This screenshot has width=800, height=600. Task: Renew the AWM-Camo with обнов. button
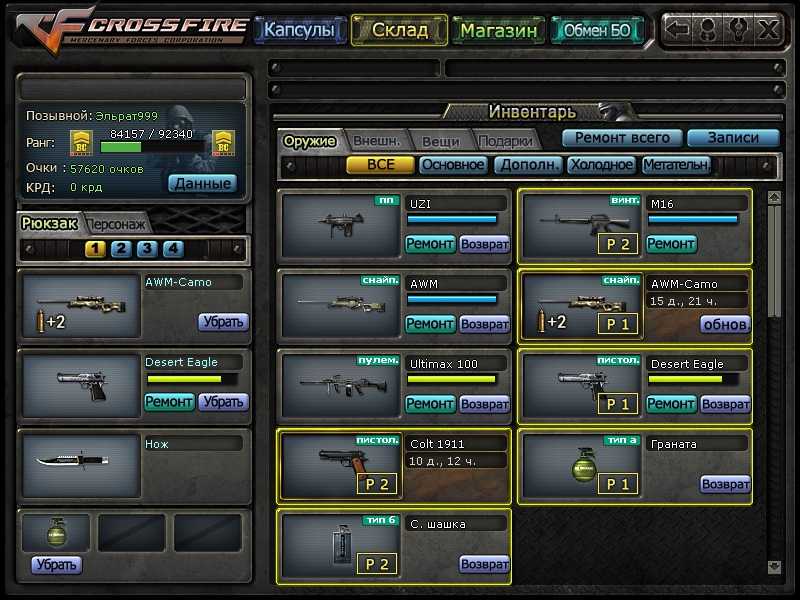(x=725, y=324)
